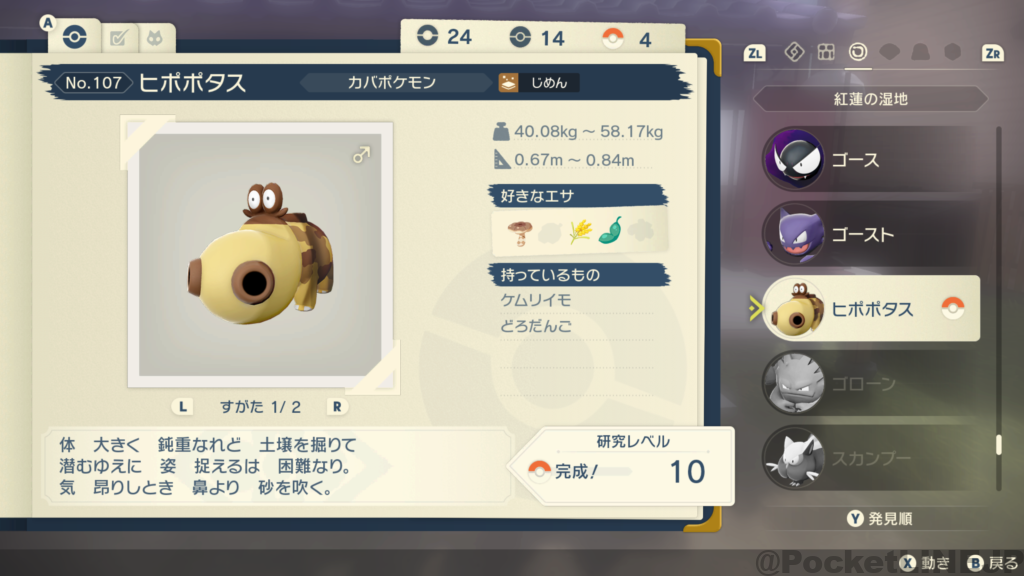Pick the greyed-out ゴローン entry

tap(870, 383)
